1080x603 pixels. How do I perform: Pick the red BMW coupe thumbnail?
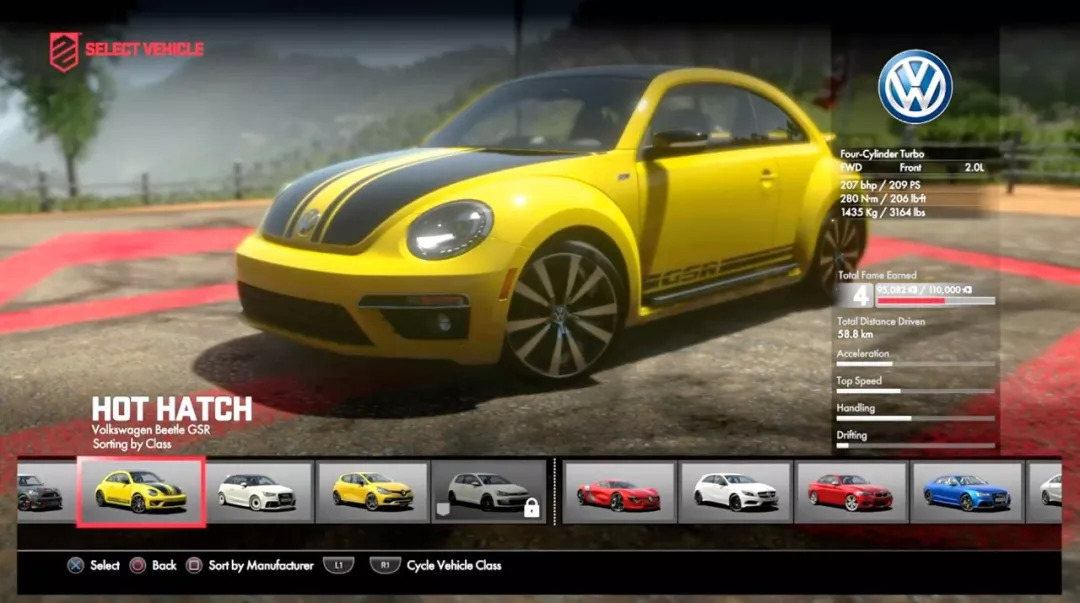coord(851,491)
